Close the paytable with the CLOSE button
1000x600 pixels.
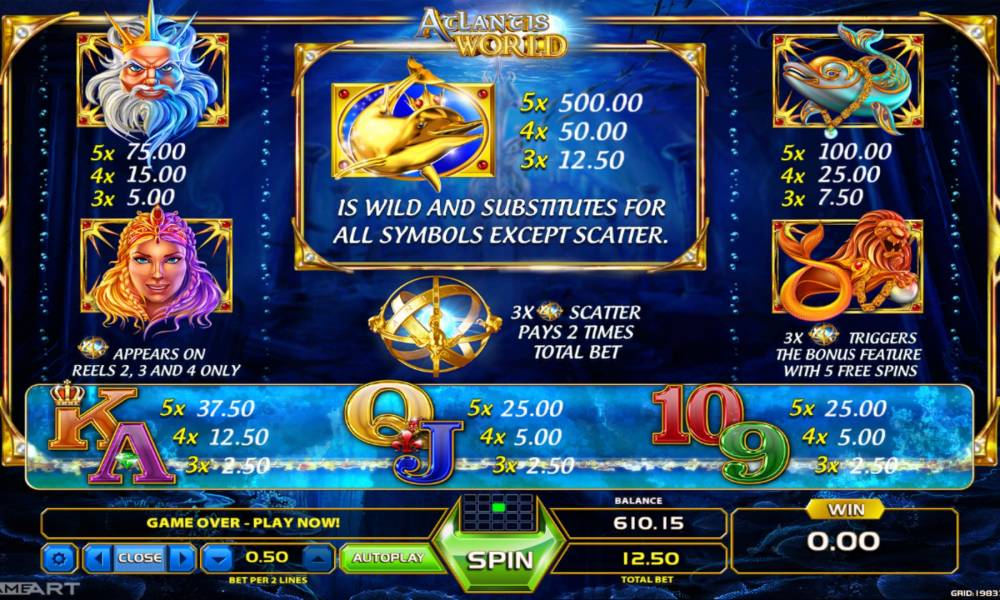[x=139, y=558]
